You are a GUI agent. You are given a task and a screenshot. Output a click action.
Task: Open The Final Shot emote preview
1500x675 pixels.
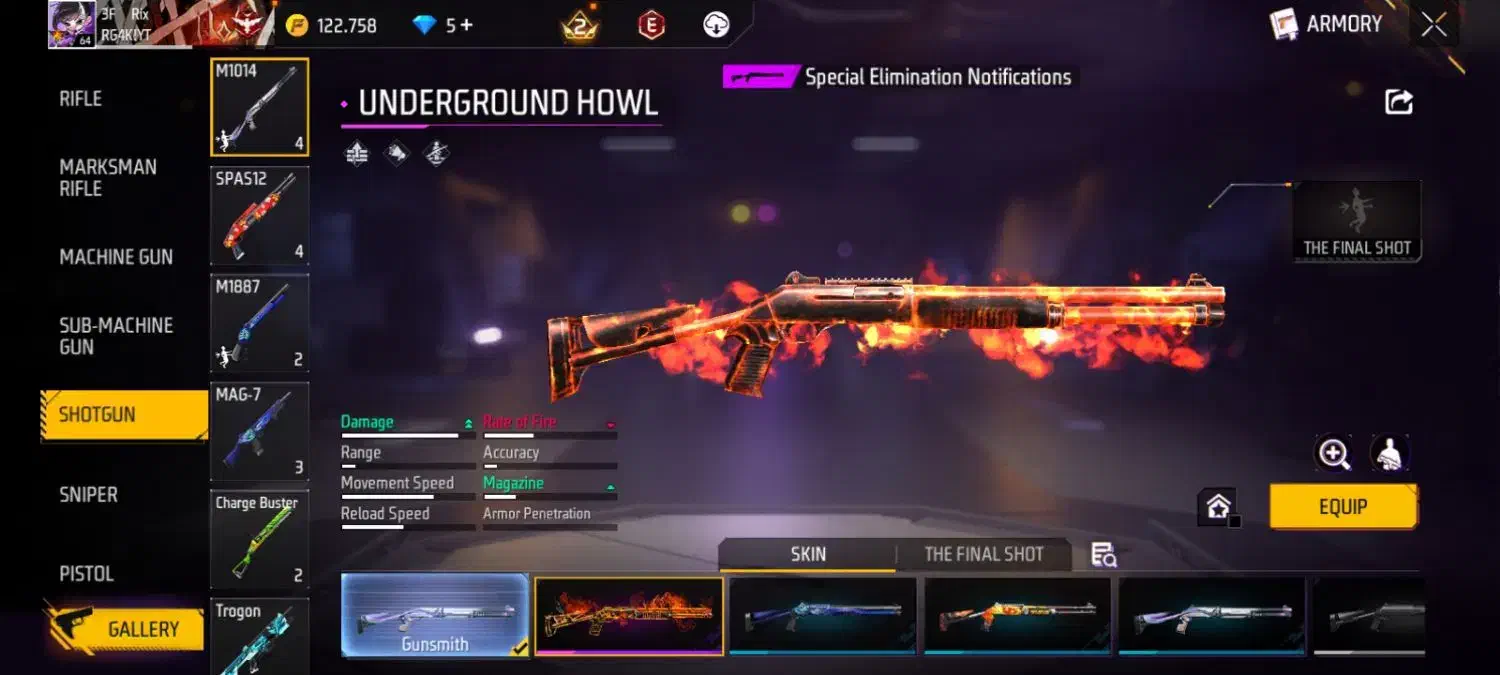pos(1357,221)
